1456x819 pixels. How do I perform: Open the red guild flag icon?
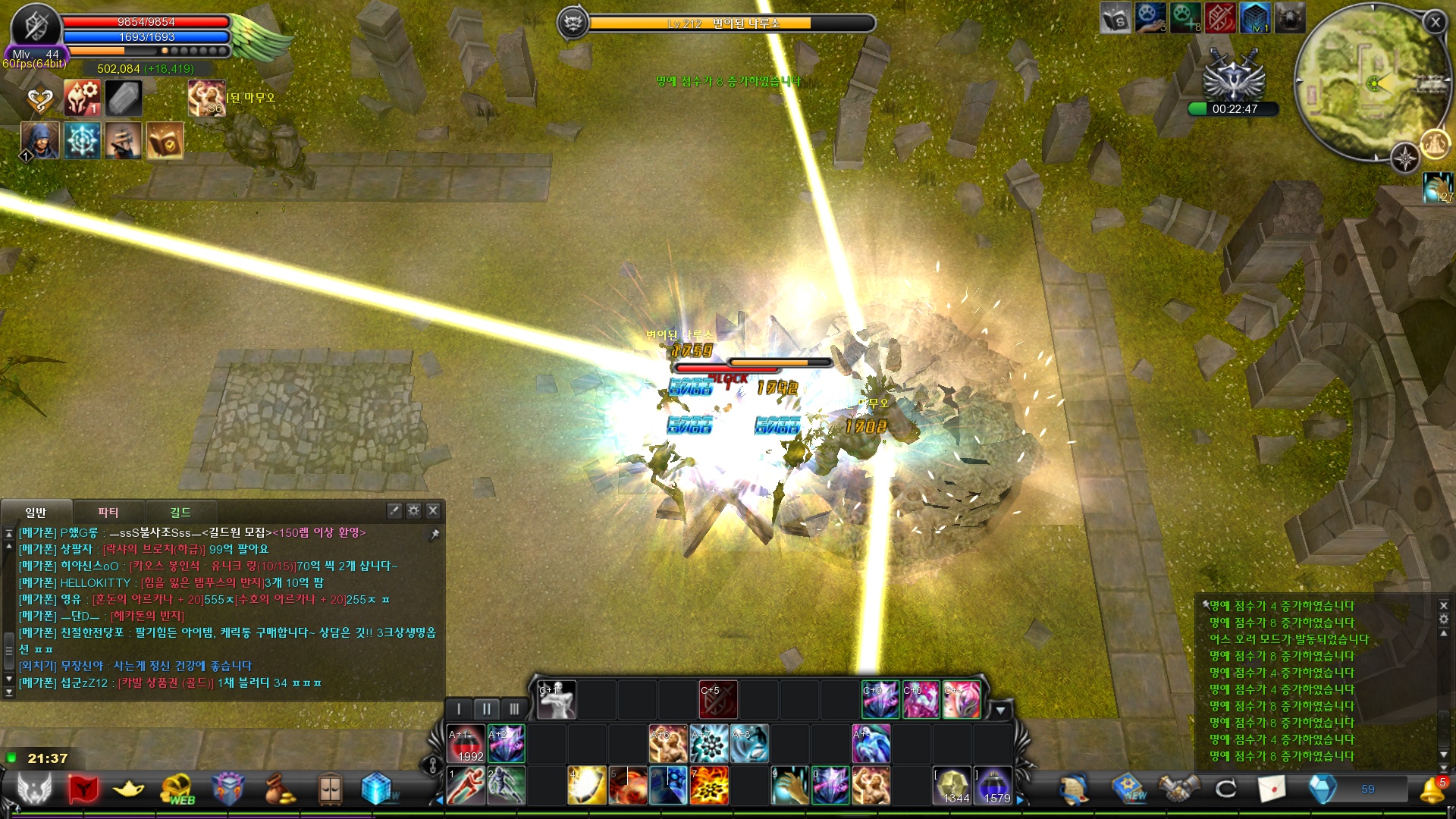(x=83, y=789)
